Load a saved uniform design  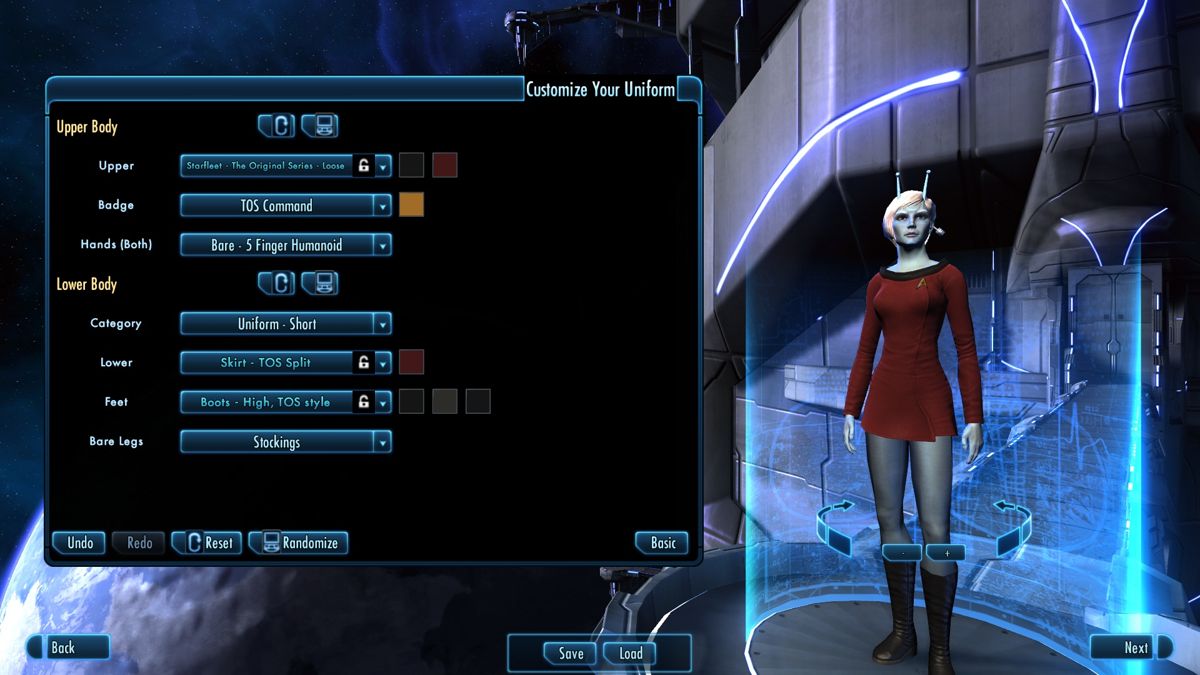coord(631,654)
